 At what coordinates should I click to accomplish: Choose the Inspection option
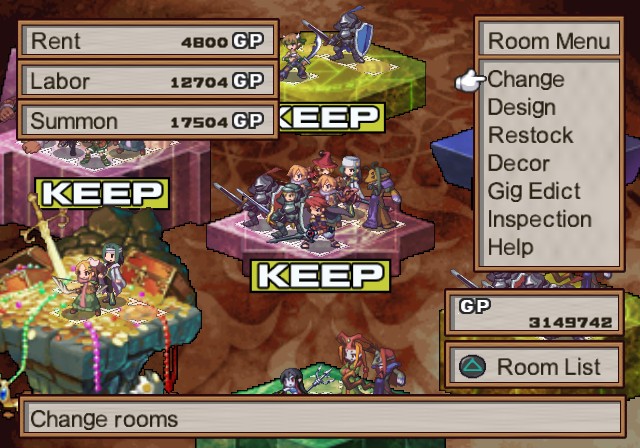click(539, 219)
